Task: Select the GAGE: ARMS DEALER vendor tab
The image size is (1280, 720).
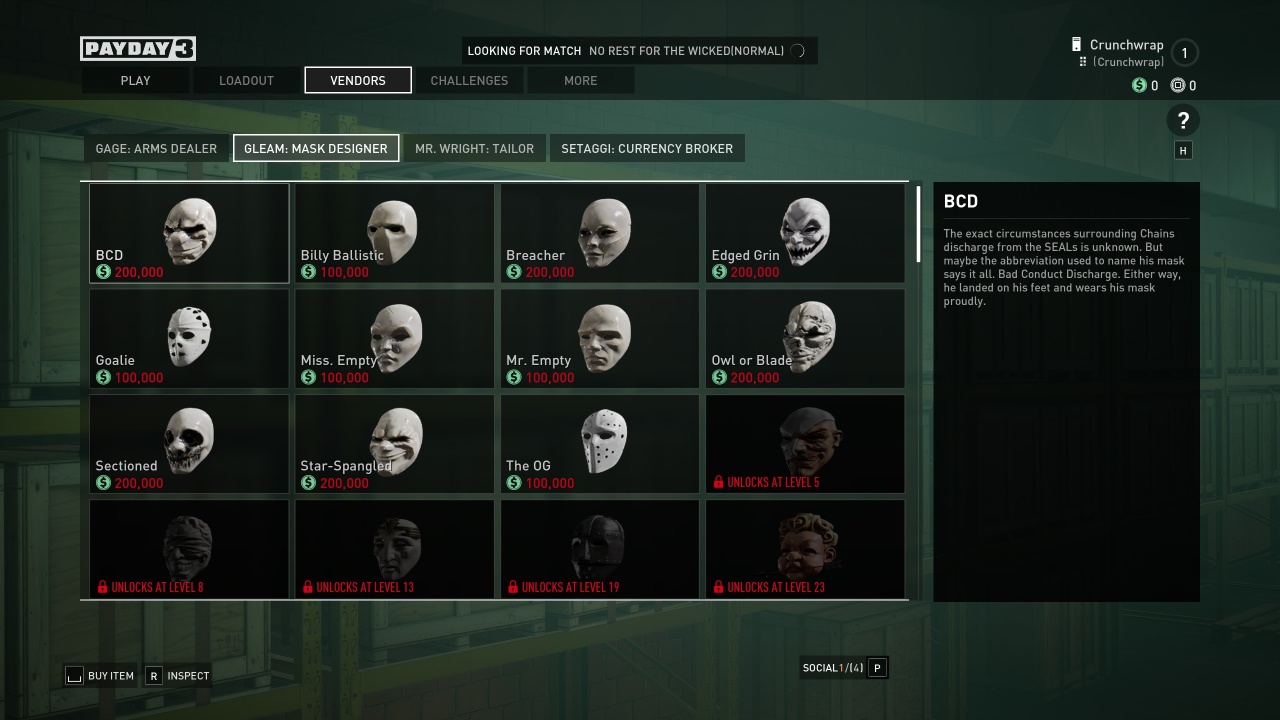Action: (x=155, y=148)
